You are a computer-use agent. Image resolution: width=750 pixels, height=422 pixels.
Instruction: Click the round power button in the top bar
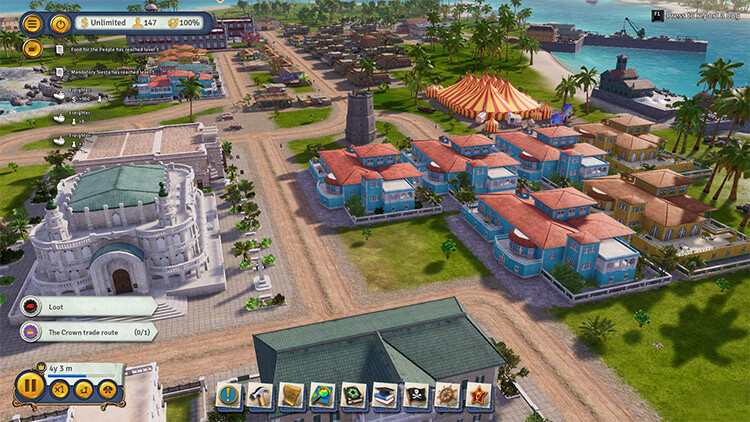(x=60, y=22)
